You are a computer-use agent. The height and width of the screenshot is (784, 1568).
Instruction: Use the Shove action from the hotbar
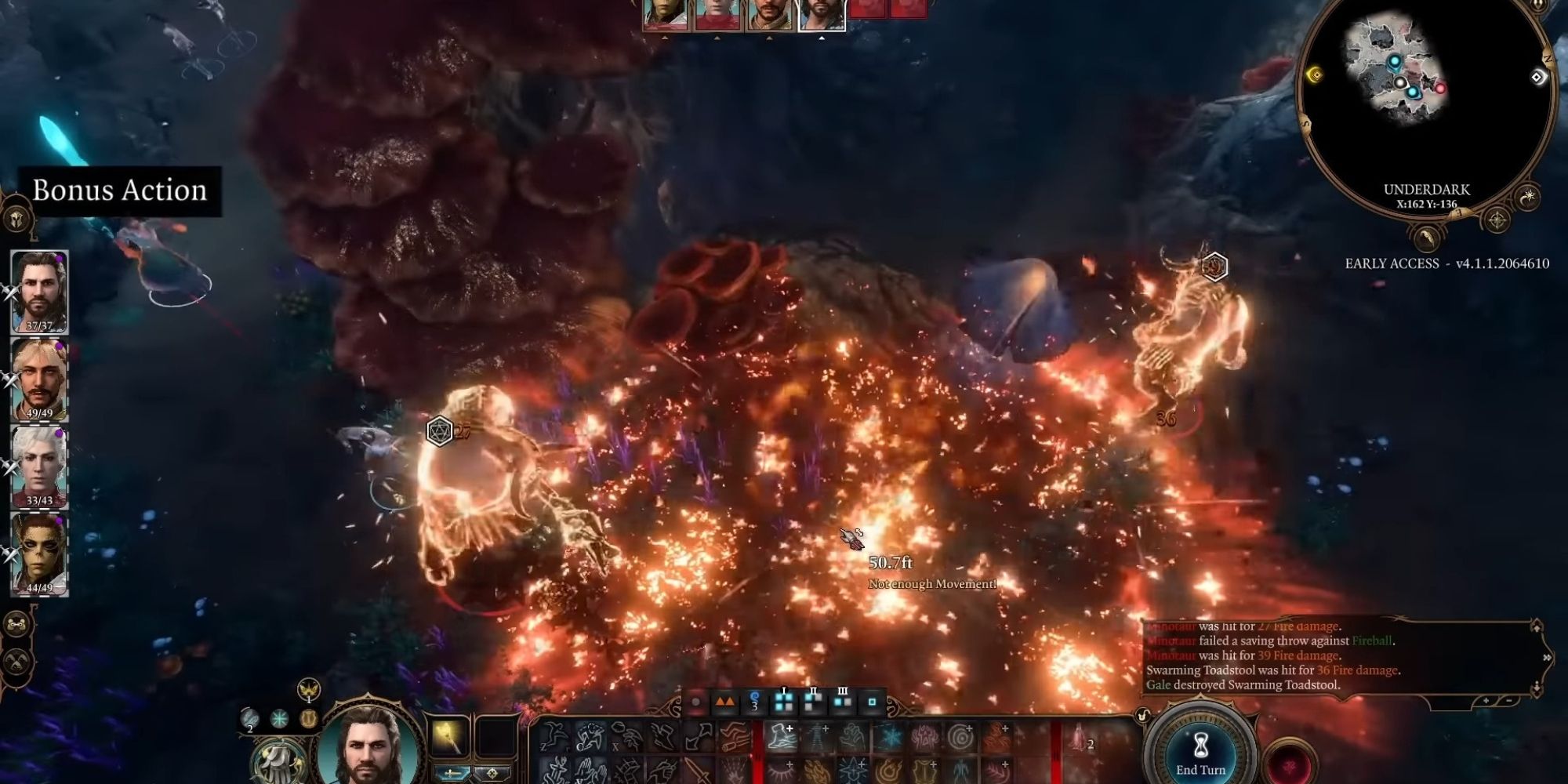pos(662,736)
